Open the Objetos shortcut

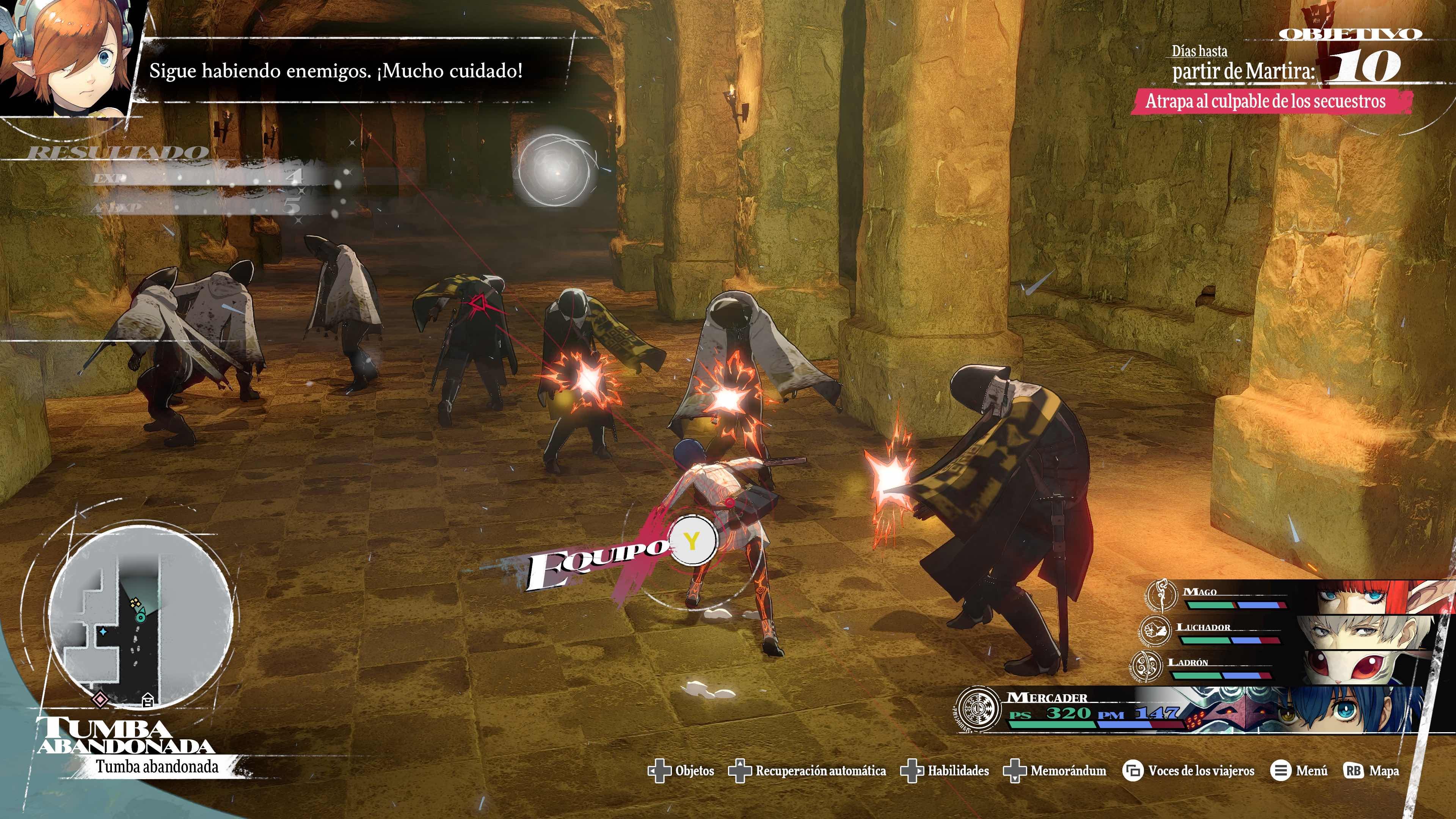pos(681,771)
